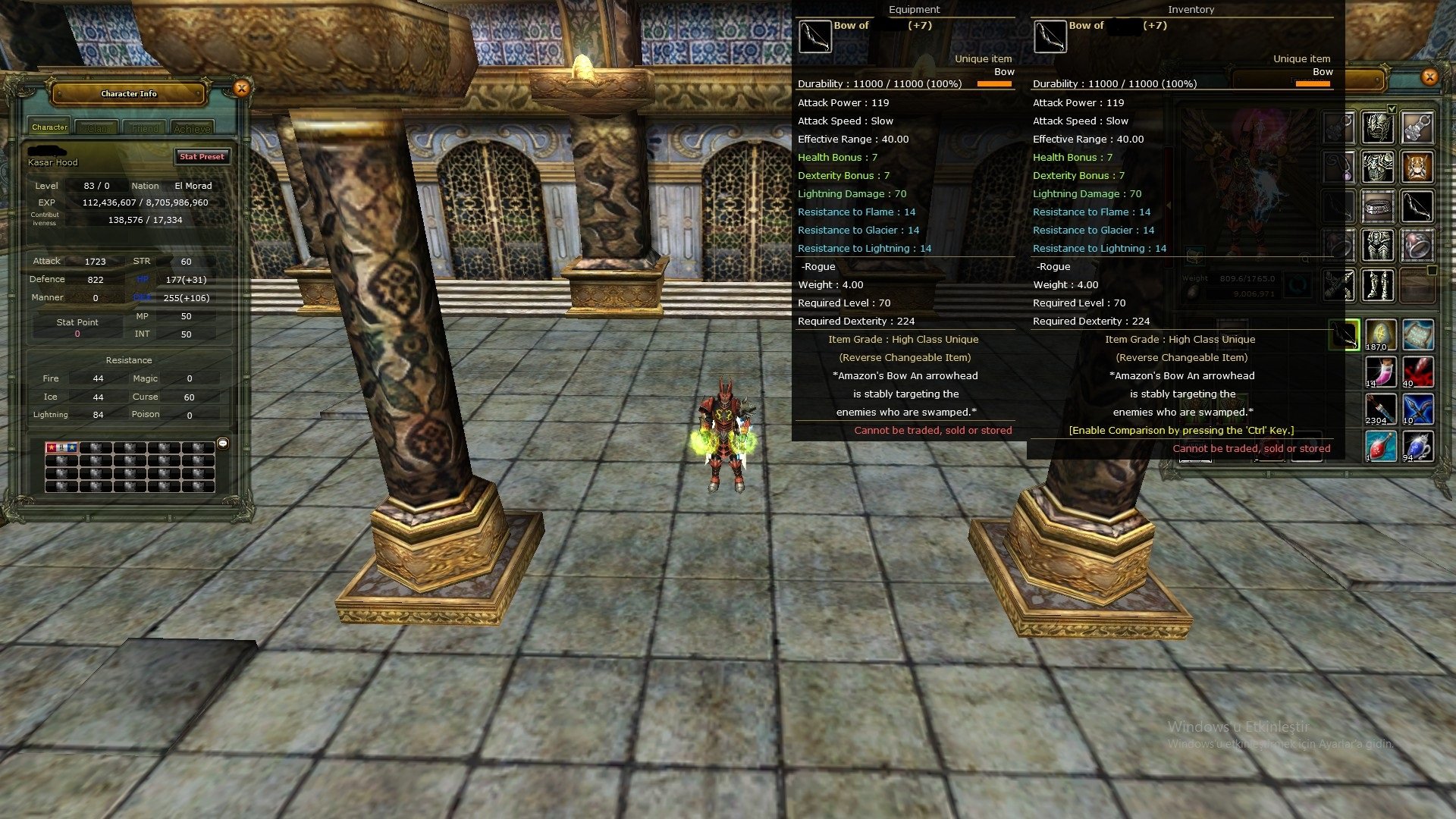Open the Friend tab

tap(145, 128)
